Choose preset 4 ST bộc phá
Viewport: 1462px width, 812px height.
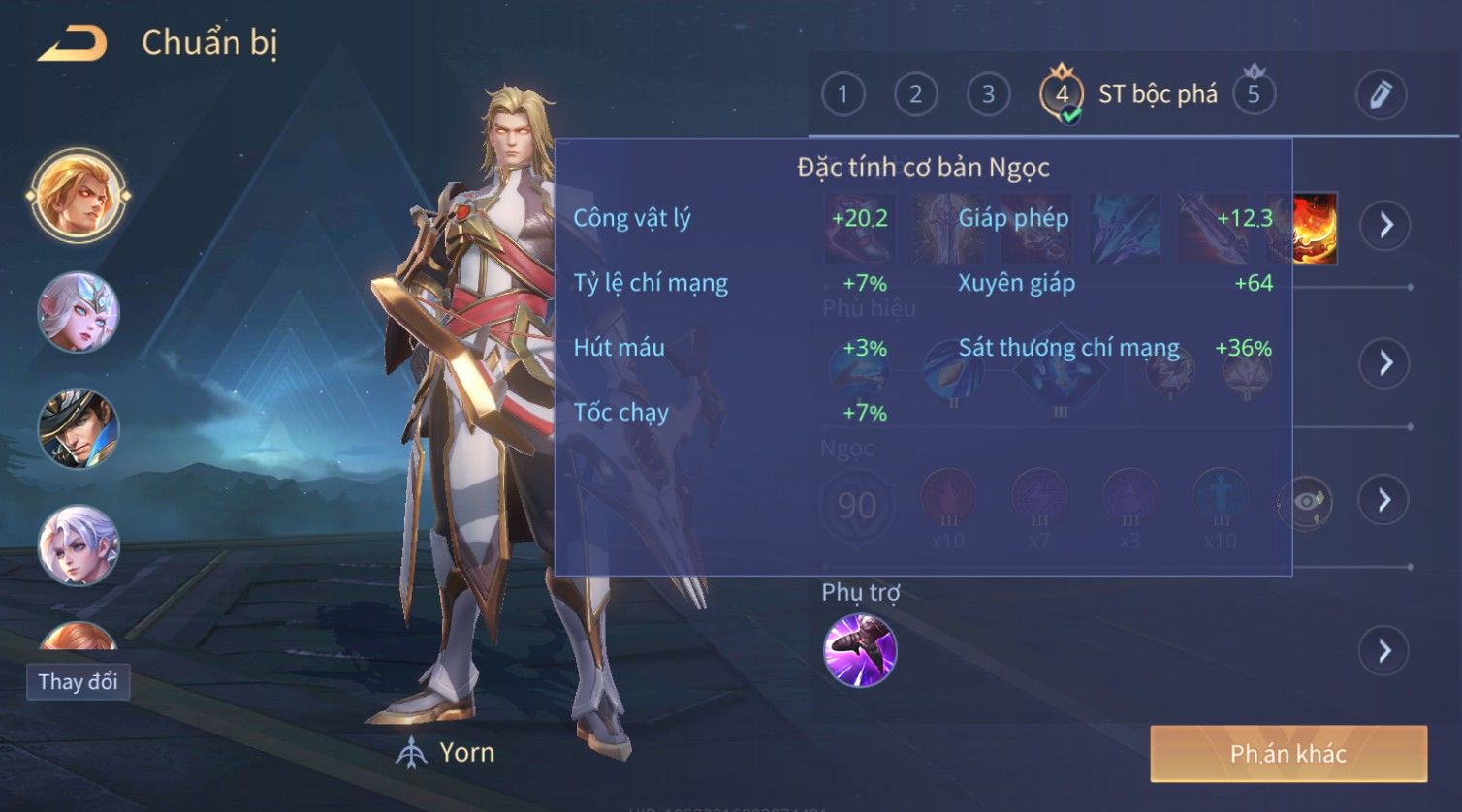pos(1062,95)
